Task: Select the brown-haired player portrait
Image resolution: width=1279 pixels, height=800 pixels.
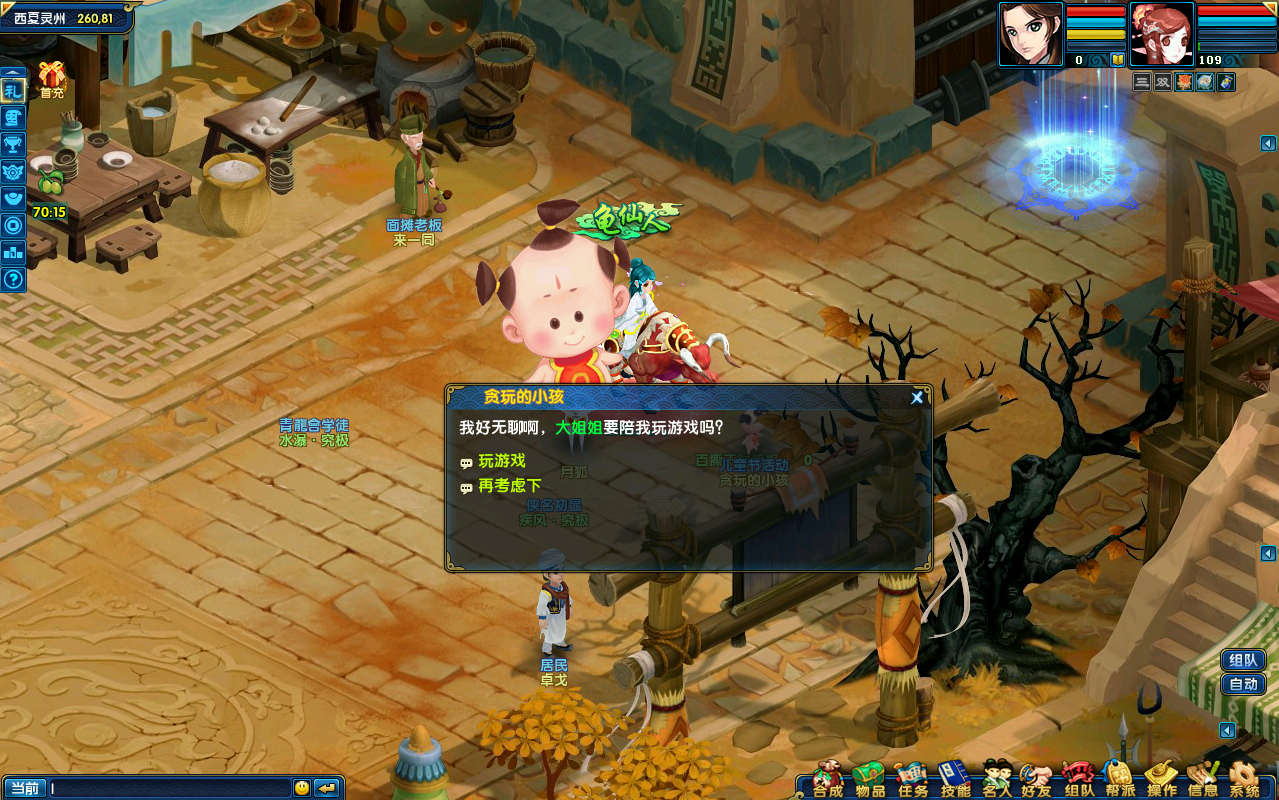Action: pyautogui.click(x=1030, y=34)
